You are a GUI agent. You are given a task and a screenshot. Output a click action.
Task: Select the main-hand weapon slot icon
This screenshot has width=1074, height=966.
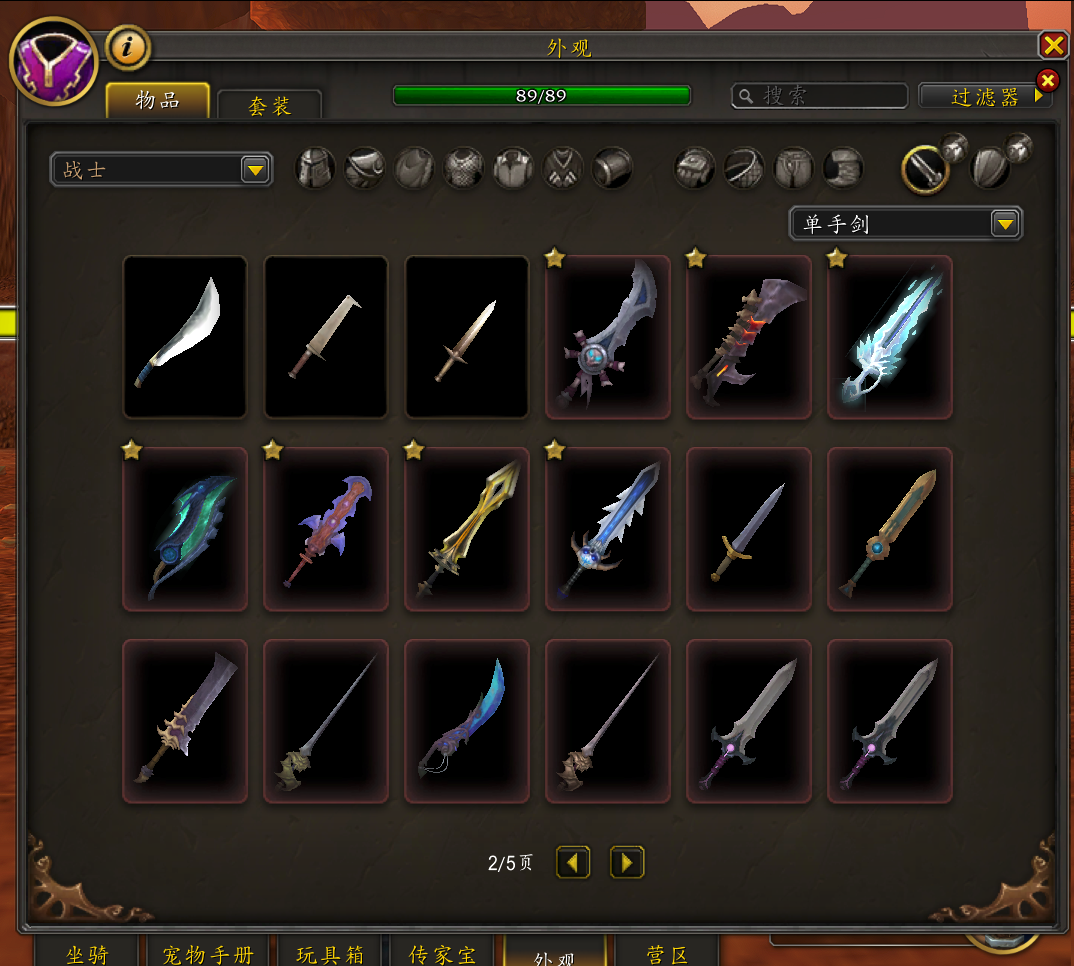pyautogui.click(x=925, y=169)
